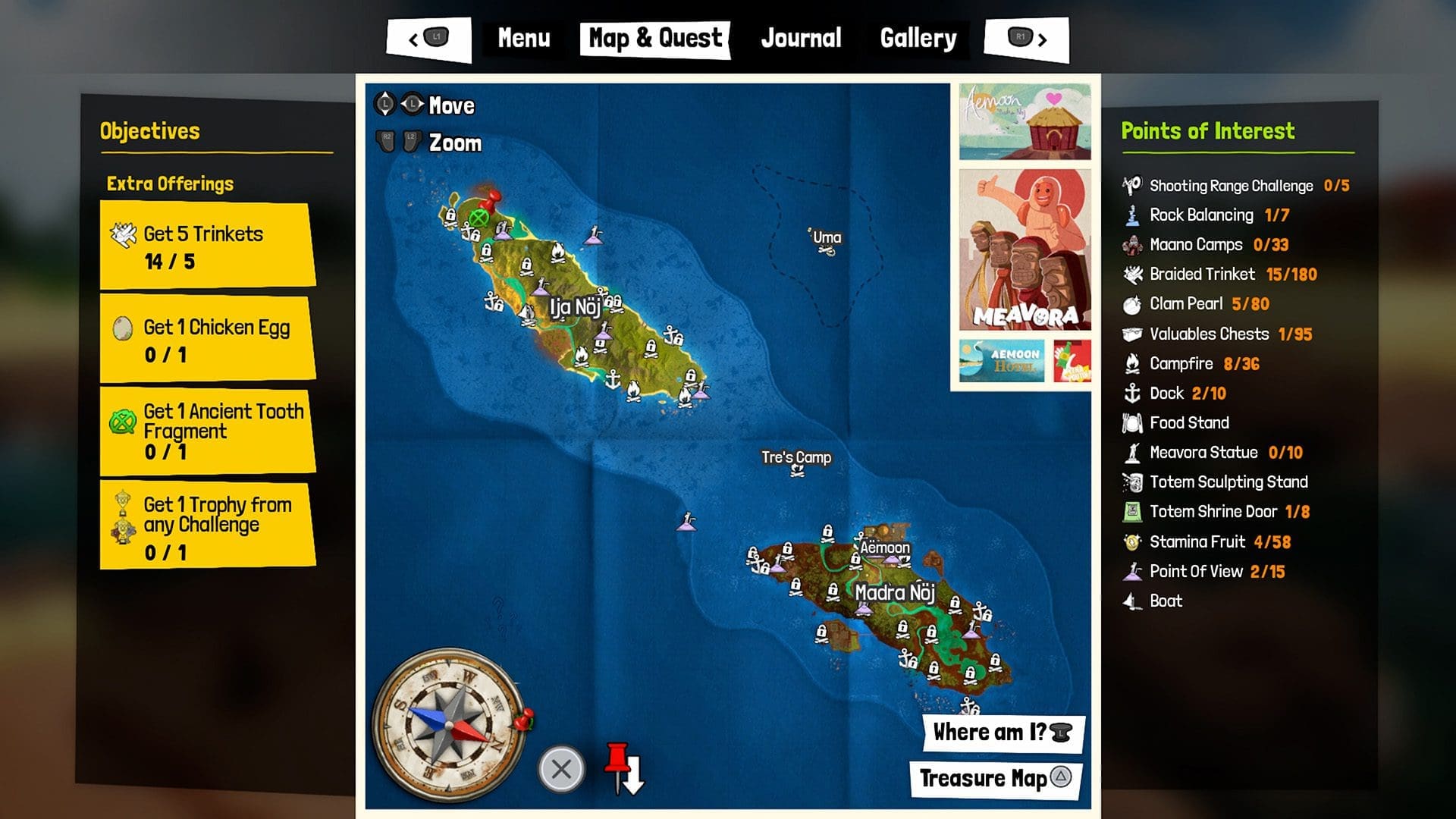Click the Where am I? button
This screenshot has width=1456, height=819.
[997, 732]
